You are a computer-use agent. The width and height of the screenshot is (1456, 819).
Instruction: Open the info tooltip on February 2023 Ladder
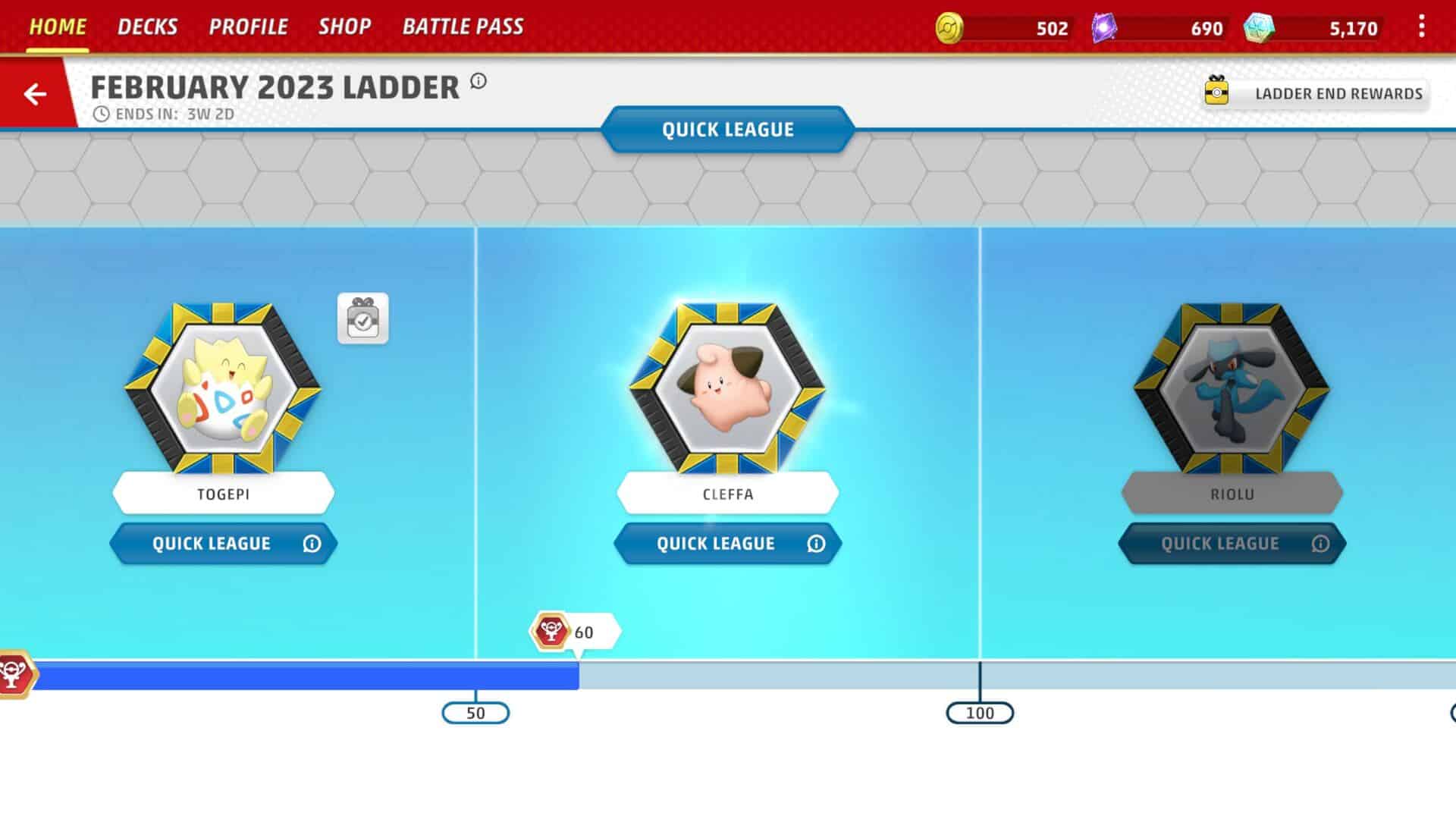[x=478, y=83]
